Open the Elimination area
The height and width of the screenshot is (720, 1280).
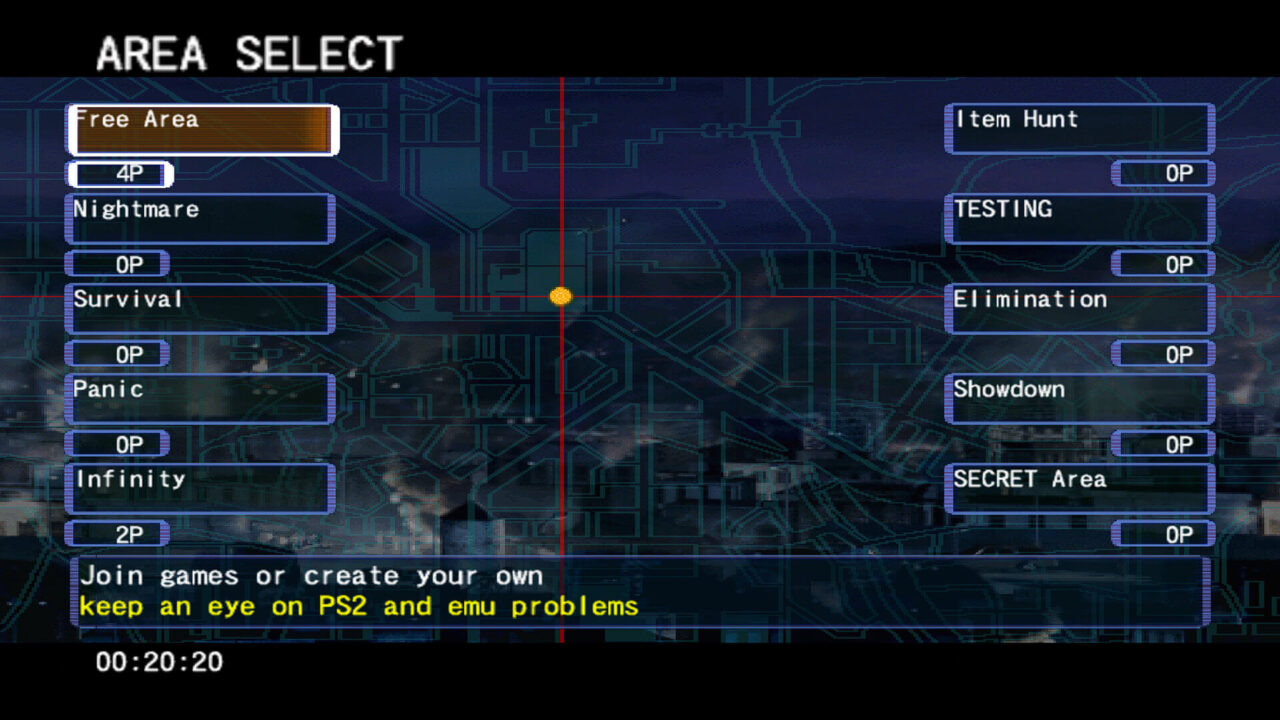(x=1079, y=309)
